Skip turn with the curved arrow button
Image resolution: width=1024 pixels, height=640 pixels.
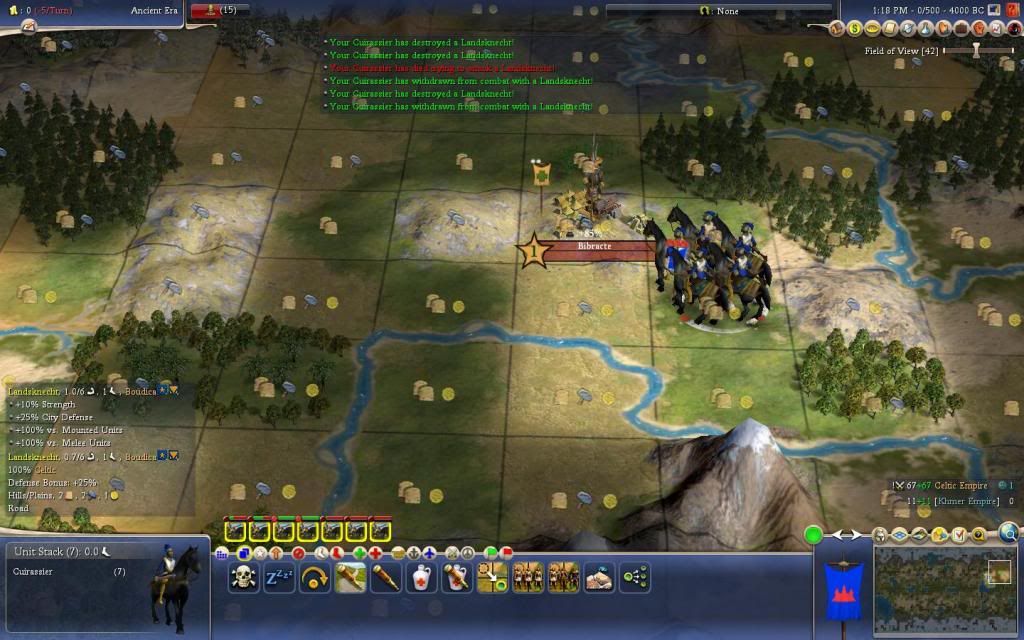click(x=314, y=577)
